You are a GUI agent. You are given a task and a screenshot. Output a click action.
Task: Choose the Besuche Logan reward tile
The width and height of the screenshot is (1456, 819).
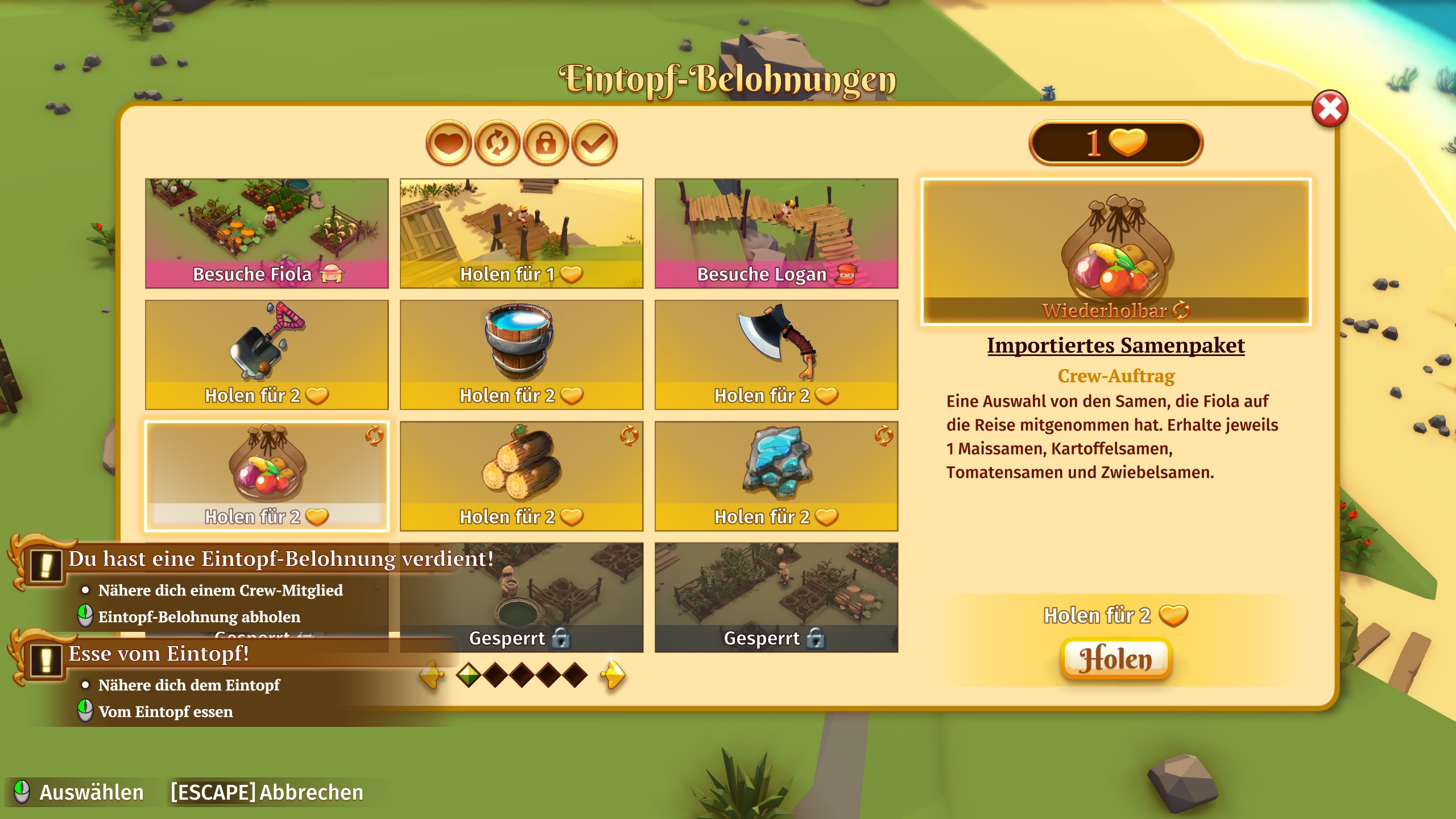[776, 233]
